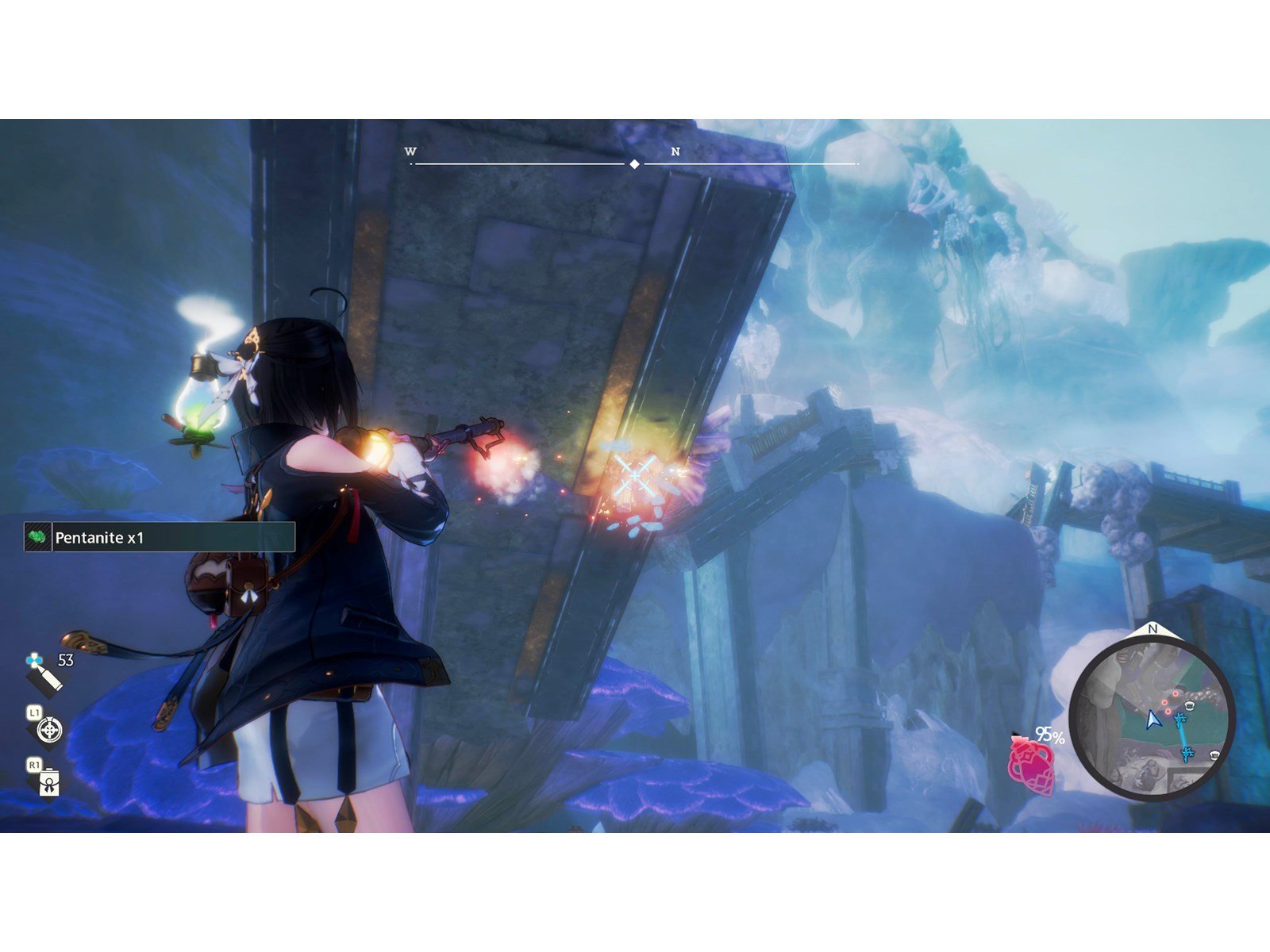Image resolution: width=1270 pixels, height=952 pixels.
Task: Click the blue waypoint sword icon on minimap
Action: click(x=1180, y=719)
